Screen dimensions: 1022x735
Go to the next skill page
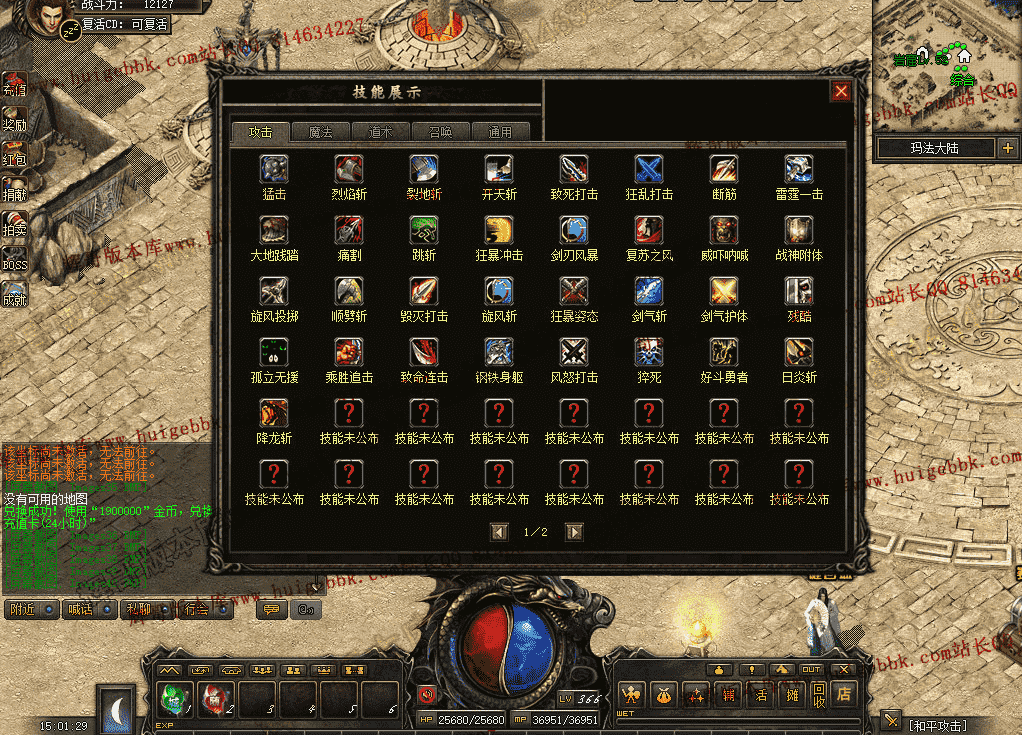click(574, 532)
